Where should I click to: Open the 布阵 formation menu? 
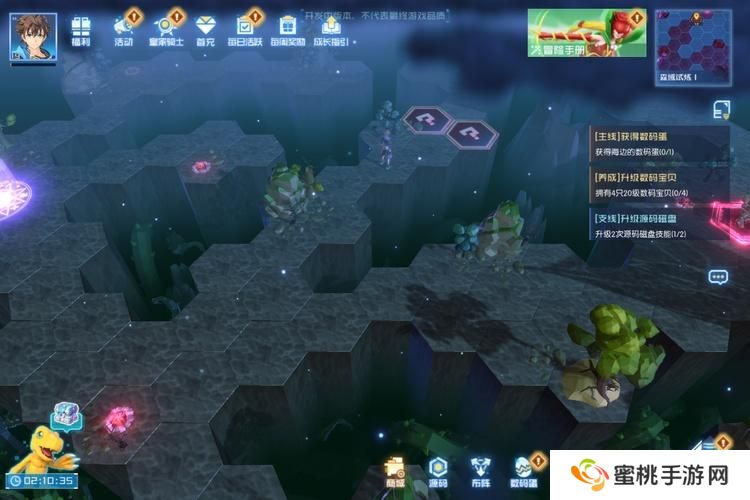[480, 470]
